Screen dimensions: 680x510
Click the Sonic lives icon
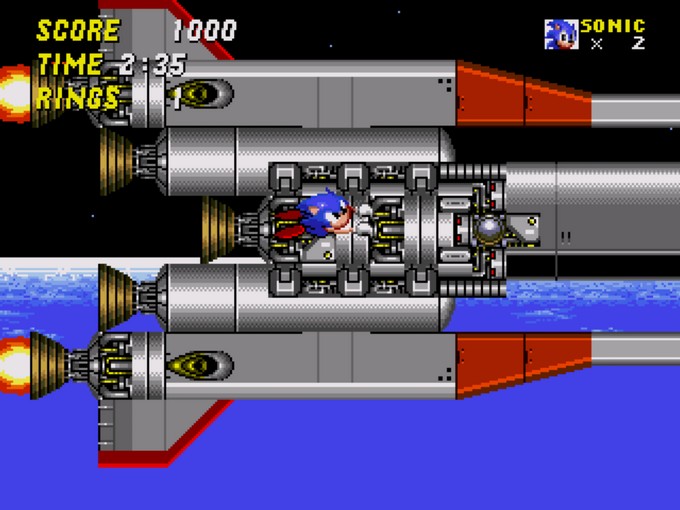point(560,34)
